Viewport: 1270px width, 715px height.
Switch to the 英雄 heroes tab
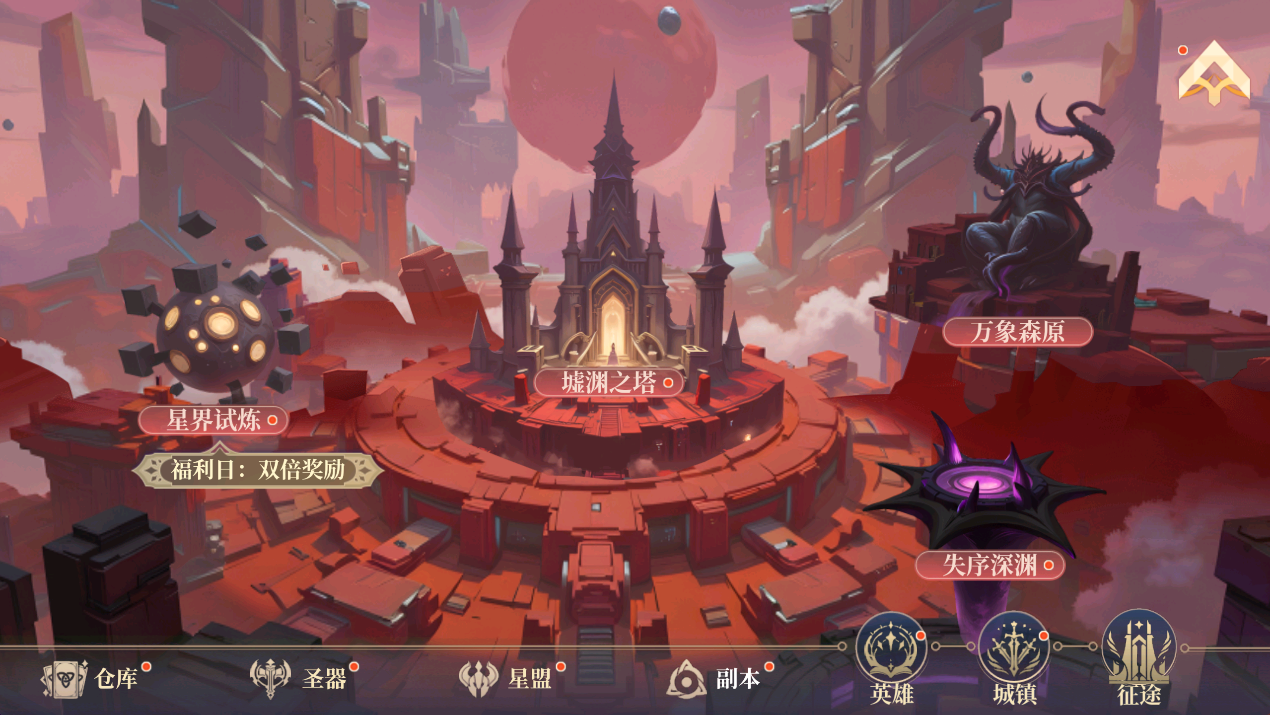[x=891, y=658]
